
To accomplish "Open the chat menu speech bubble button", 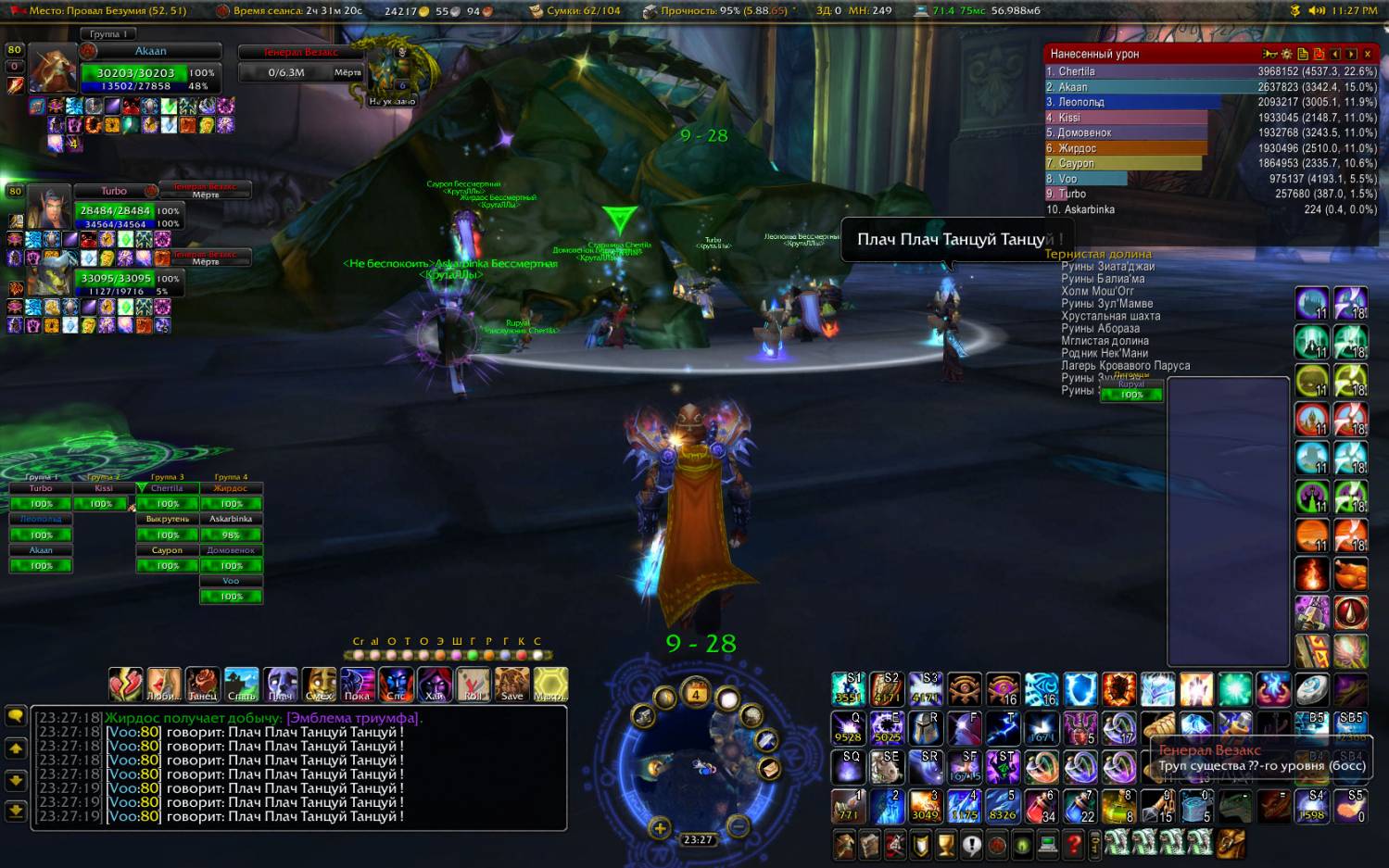I will coord(16,715).
